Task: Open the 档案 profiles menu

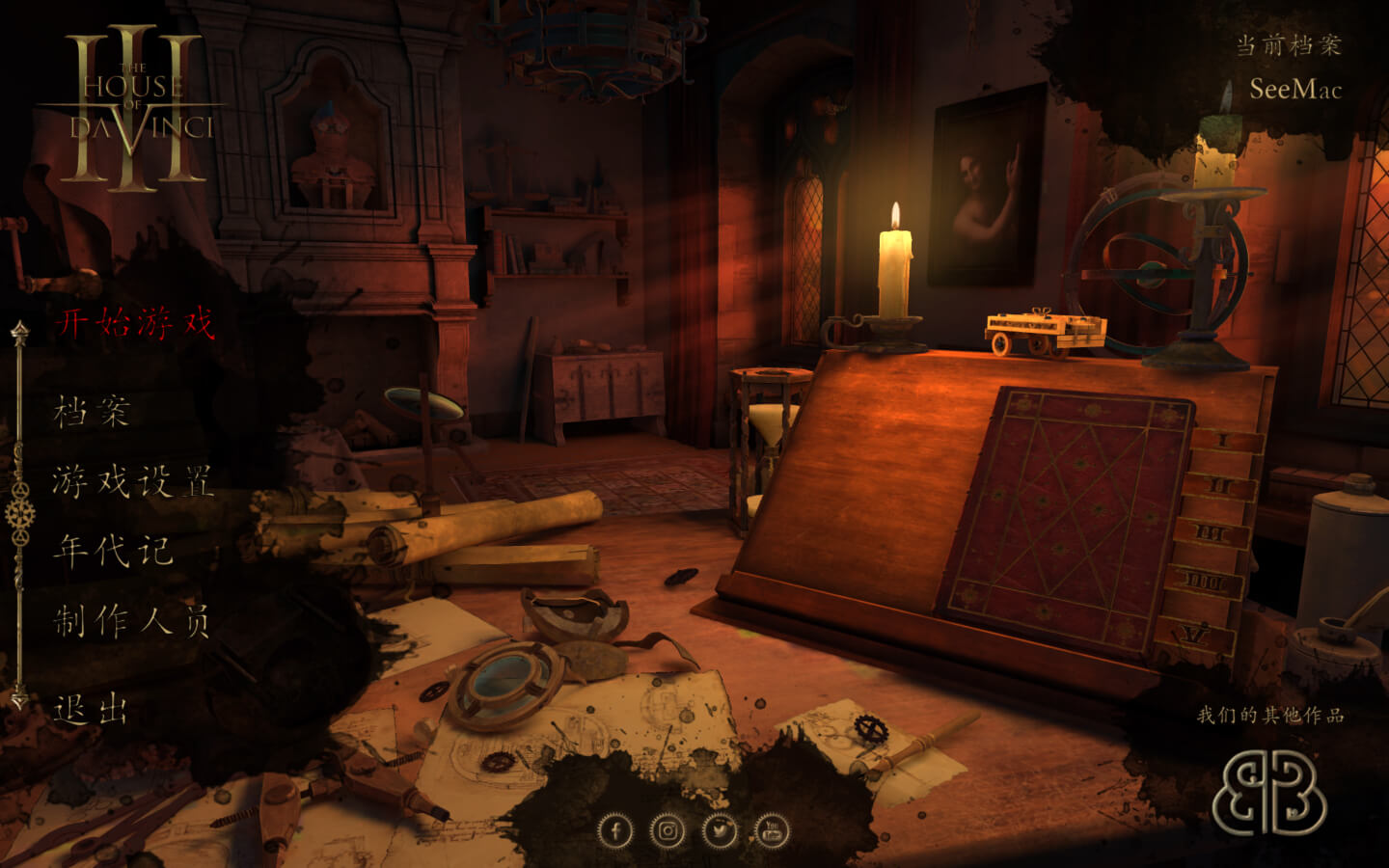Action: (x=92, y=412)
